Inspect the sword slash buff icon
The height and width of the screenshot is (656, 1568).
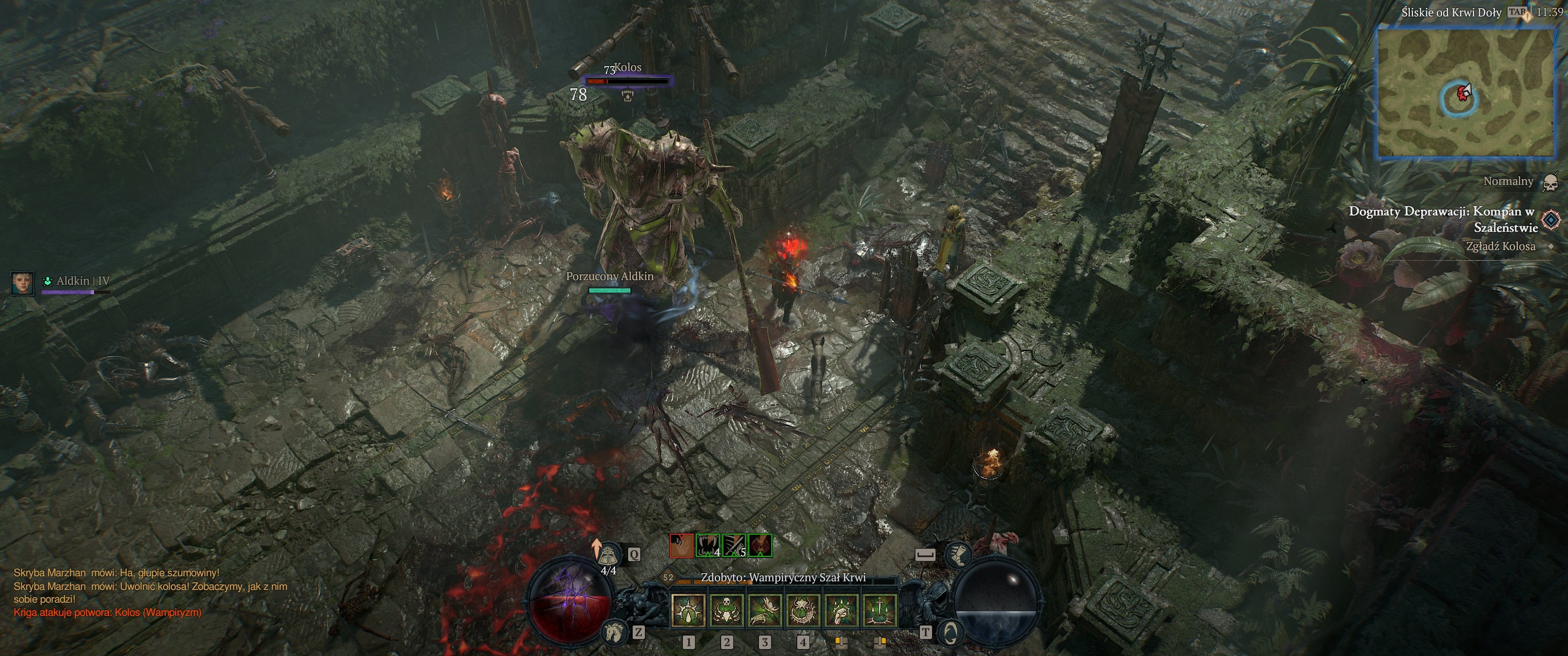[734, 545]
